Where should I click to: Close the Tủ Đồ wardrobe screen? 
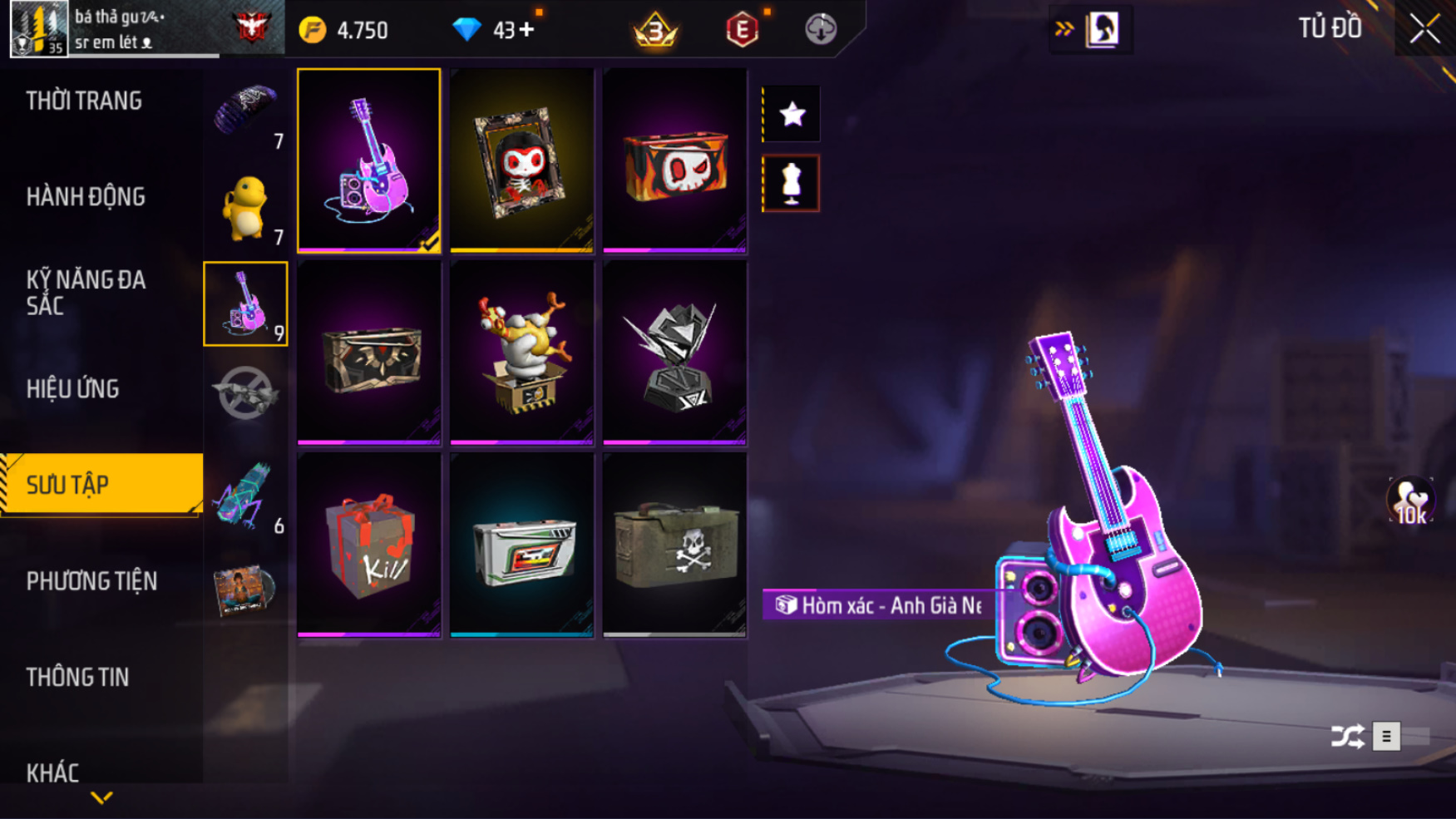pyautogui.click(x=1424, y=29)
